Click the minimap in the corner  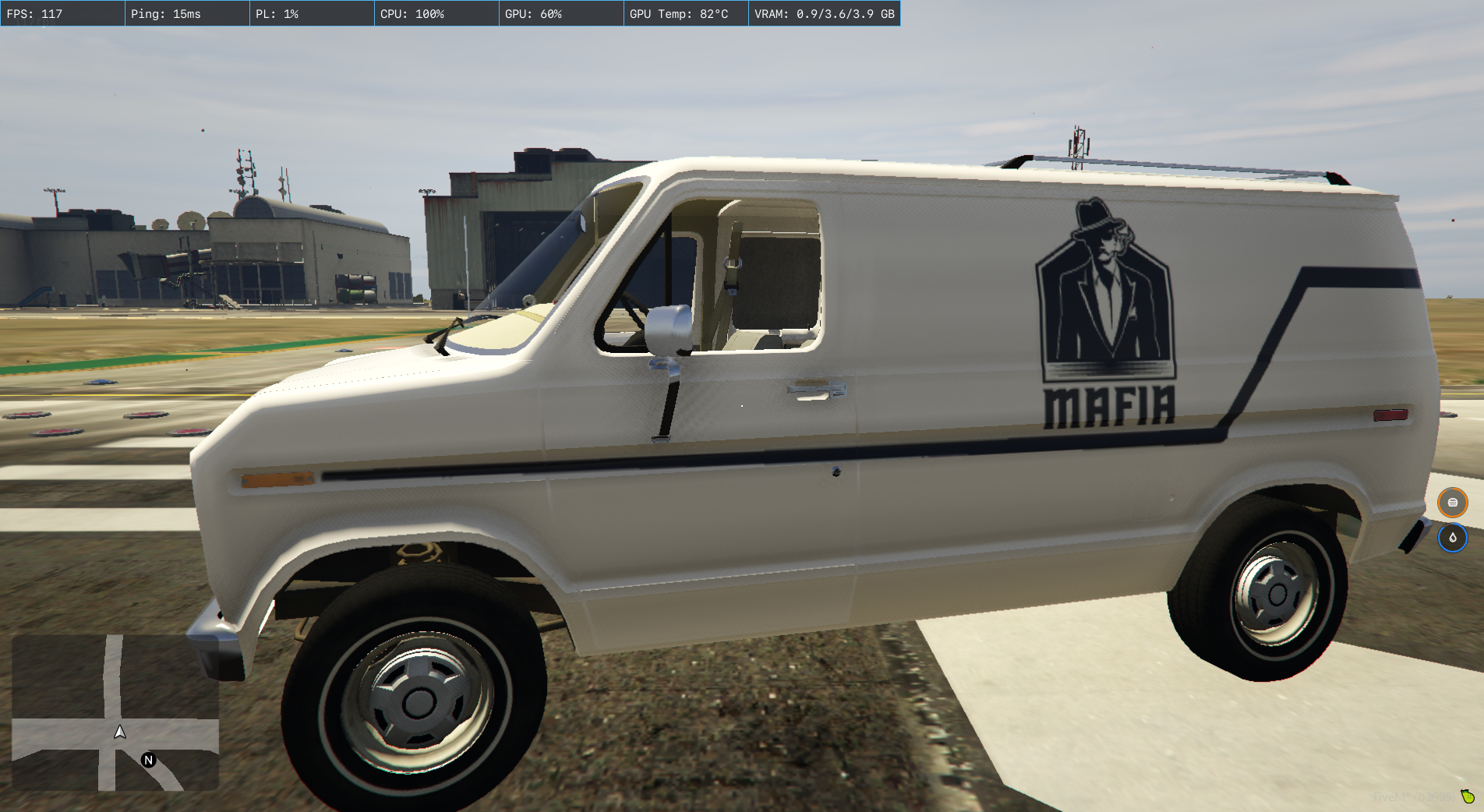(115, 712)
